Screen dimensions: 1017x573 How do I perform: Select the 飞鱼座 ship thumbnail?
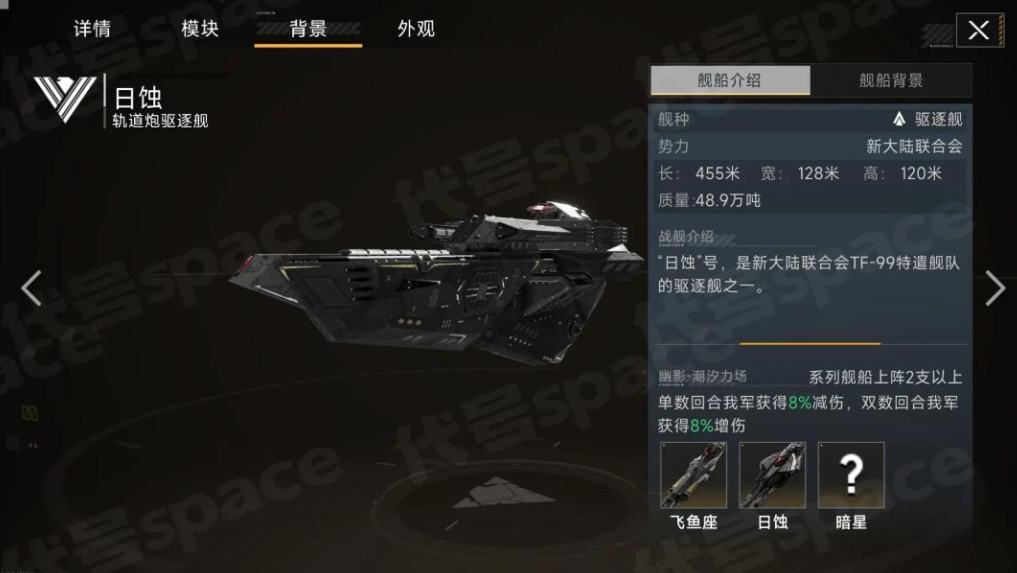pyautogui.click(x=694, y=476)
